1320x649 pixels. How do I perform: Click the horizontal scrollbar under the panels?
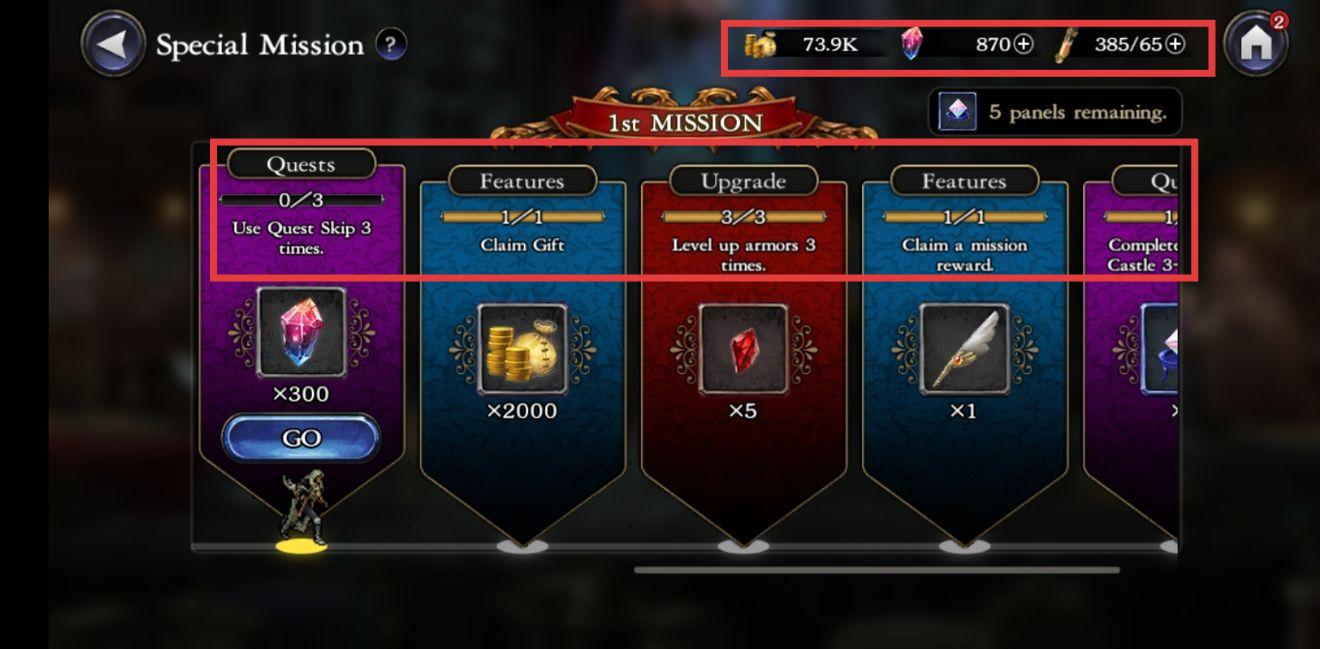876,570
